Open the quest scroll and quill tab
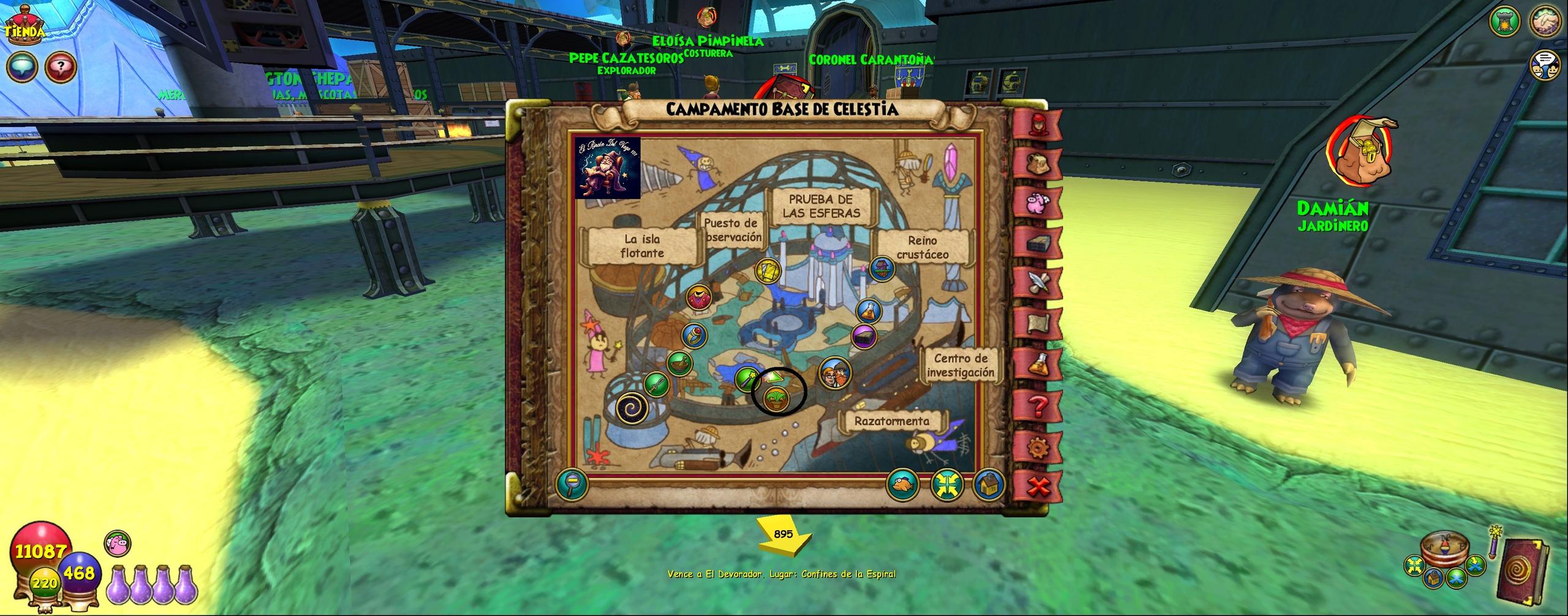The image size is (1568, 616). coord(1038,284)
